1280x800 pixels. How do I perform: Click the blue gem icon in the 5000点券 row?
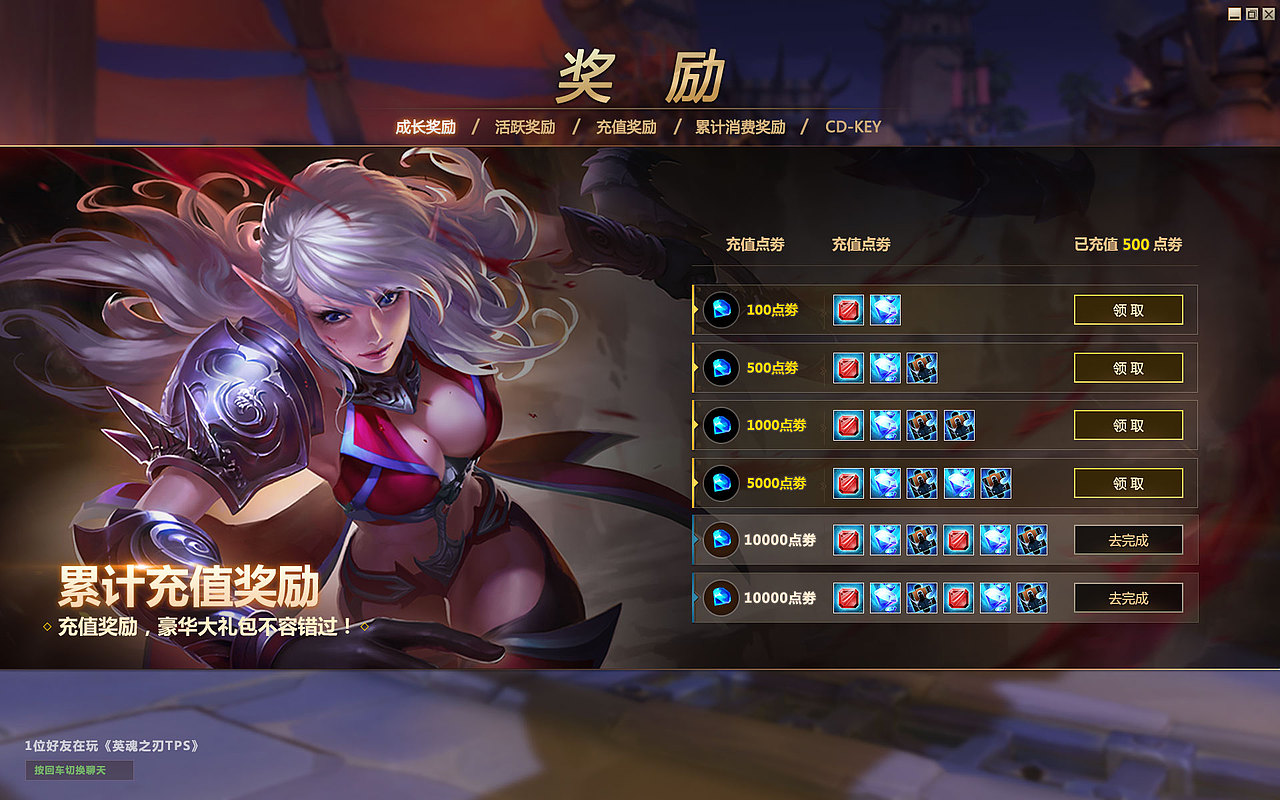tap(883, 483)
